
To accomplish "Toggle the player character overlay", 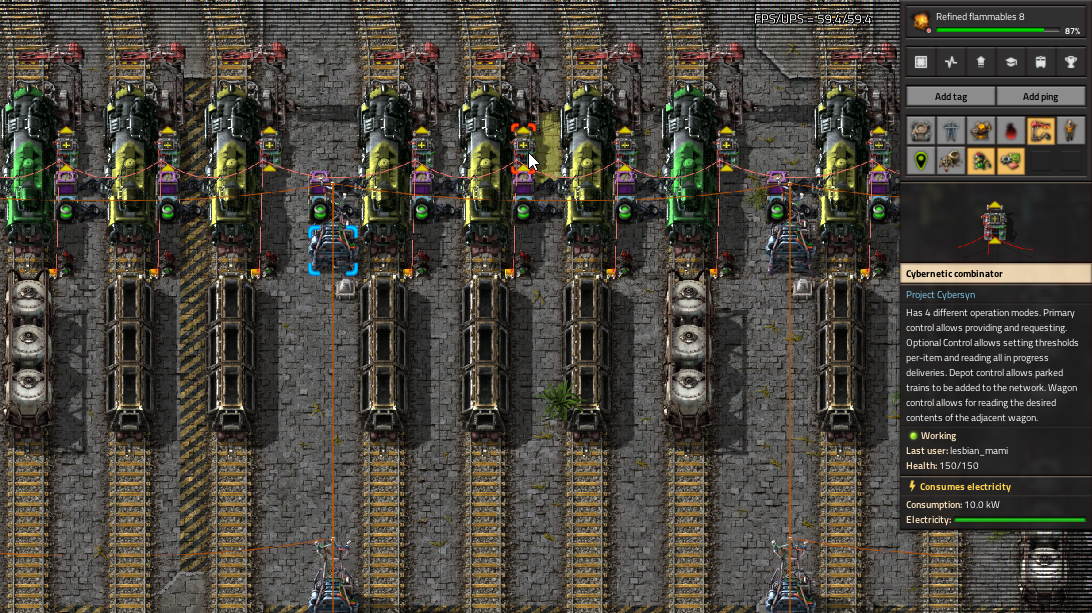I will pyautogui.click(x=1071, y=131).
